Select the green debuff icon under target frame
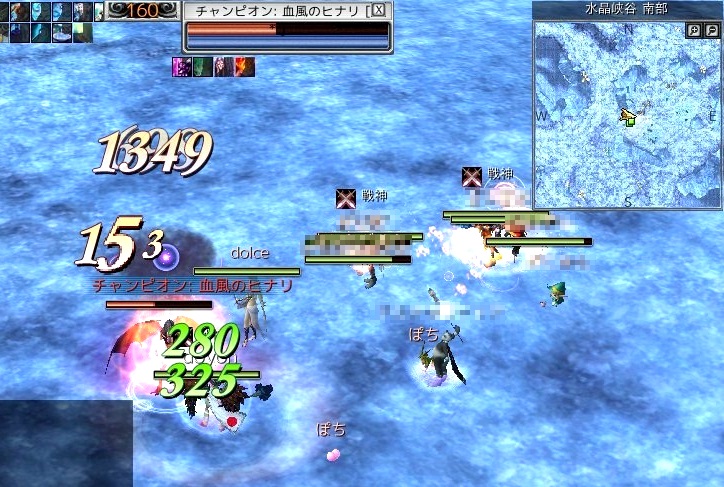This screenshot has width=724, height=487. (x=203, y=66)
